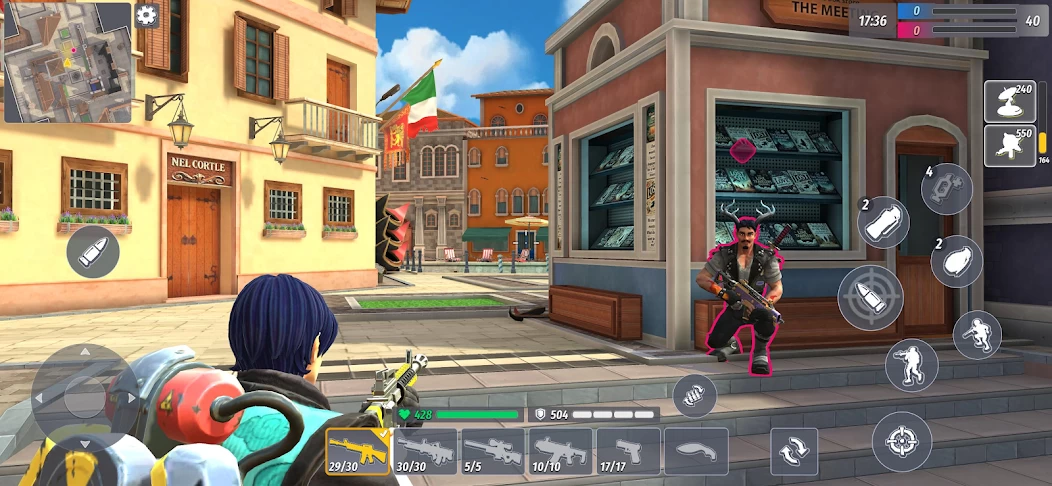Choose the 10/10 ammo weapon slot
This screenshot has height=486, width=1052.
561,451
